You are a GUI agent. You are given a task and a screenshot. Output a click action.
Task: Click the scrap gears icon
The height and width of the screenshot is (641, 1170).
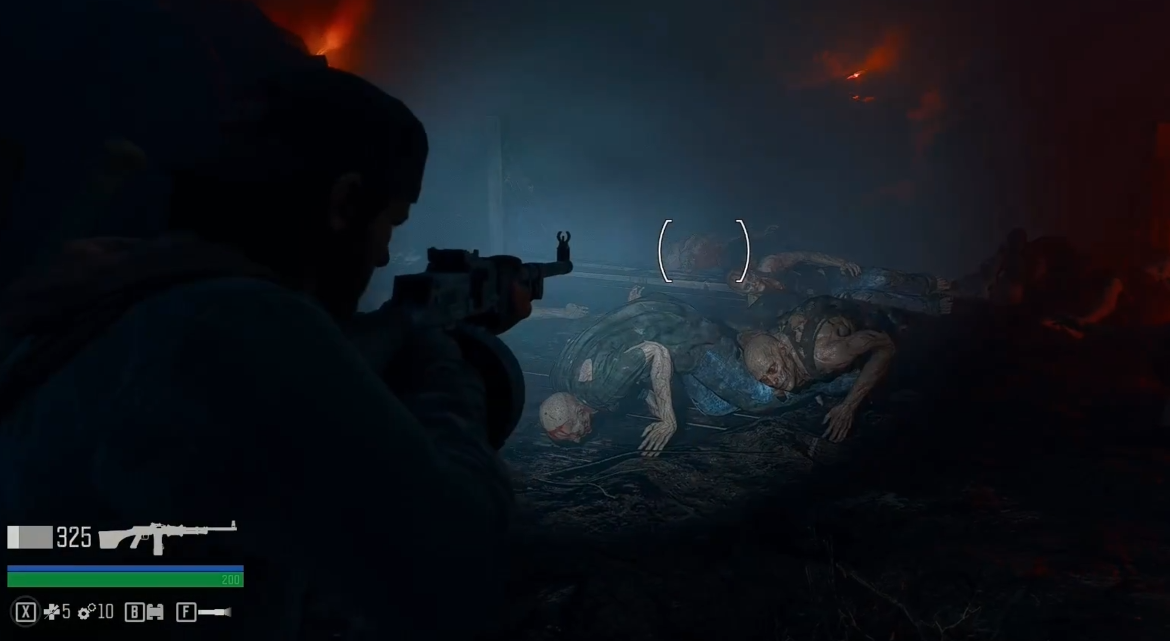(86, 611)
